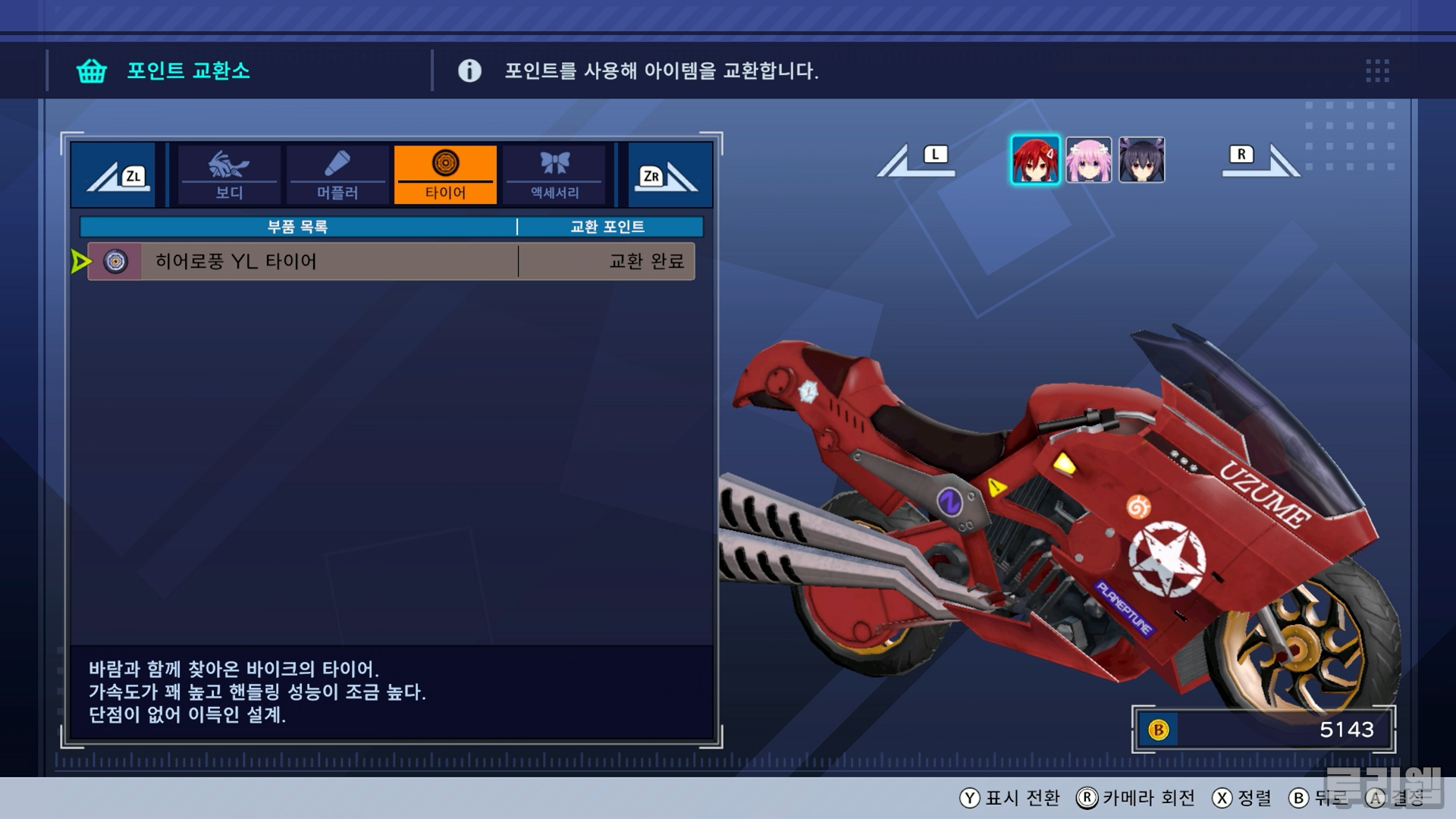
Task: Pick the pink-haired character portrait
Action: coord(1088,160)
